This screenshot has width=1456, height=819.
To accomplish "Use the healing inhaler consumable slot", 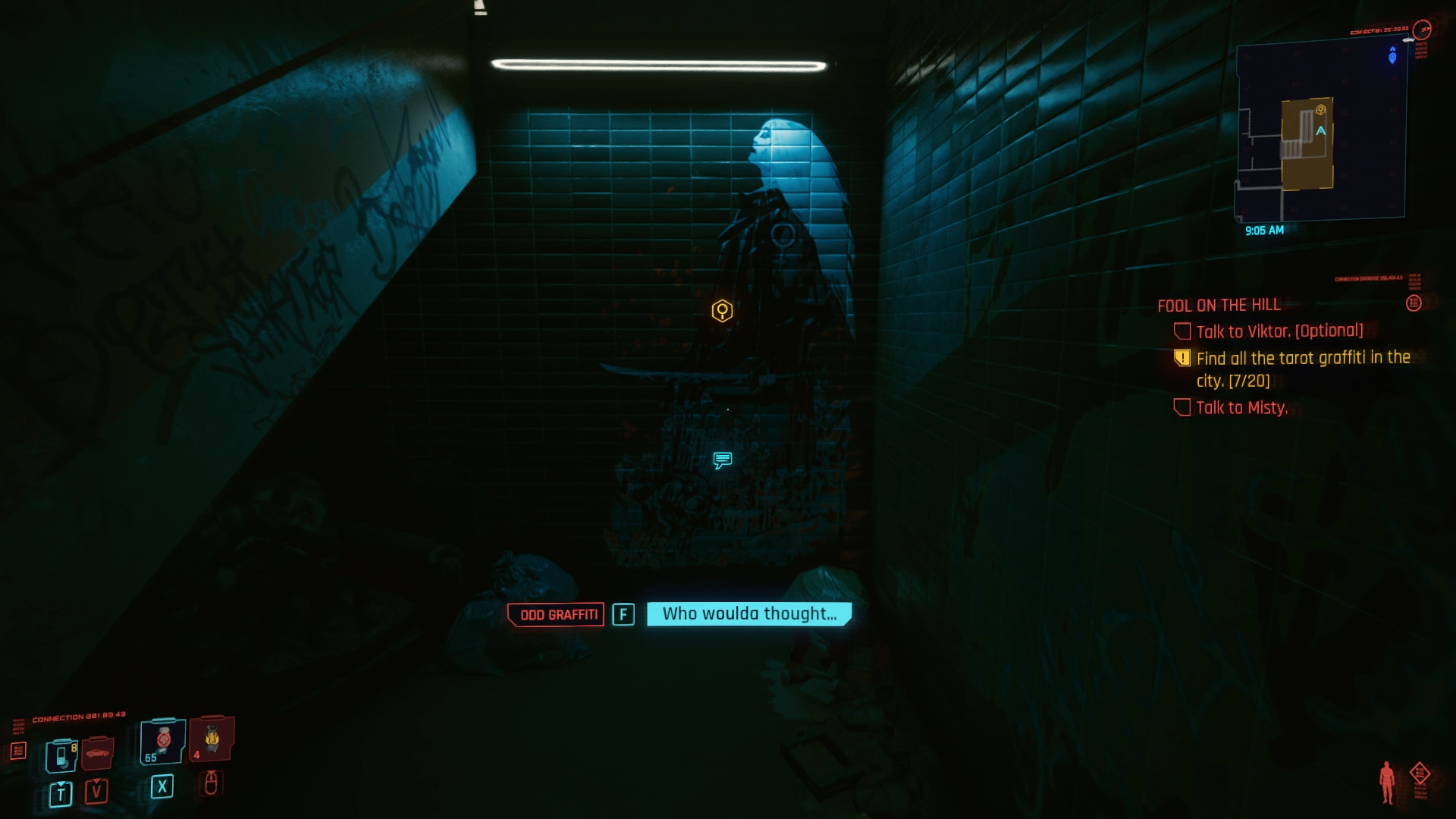I will click(x=162, y=742).
